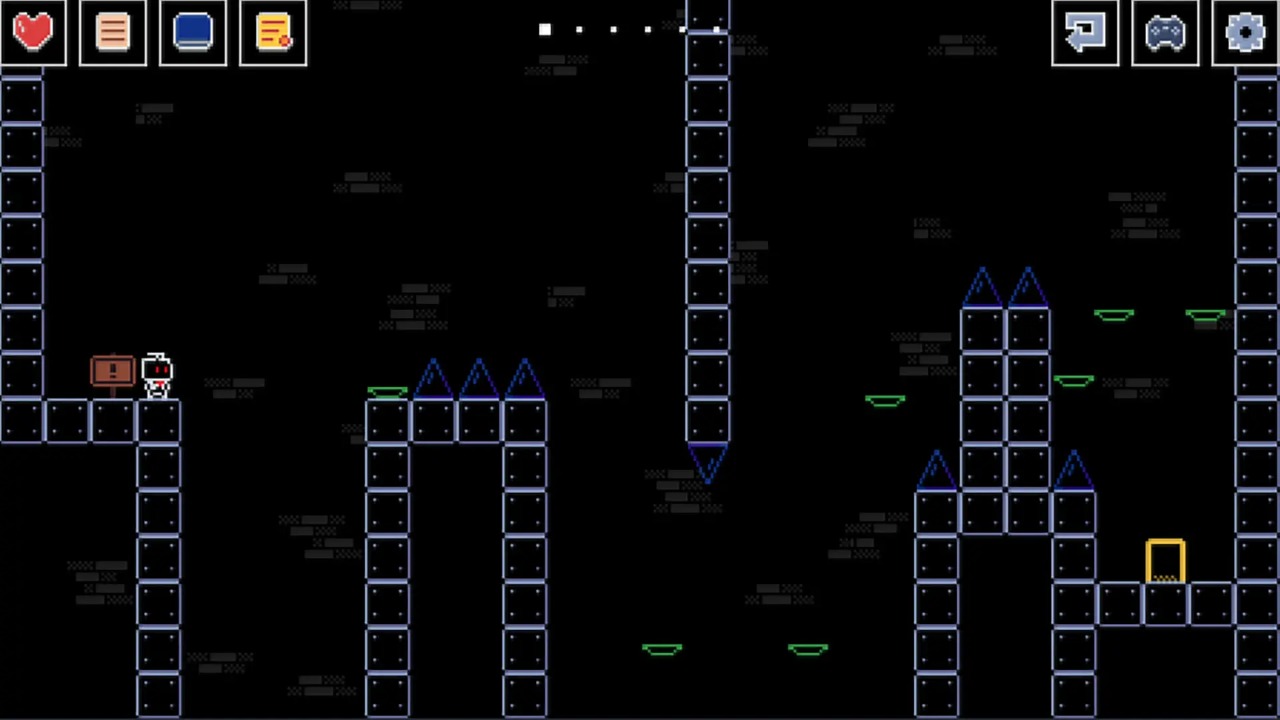Click the red heart icon button
Image resolution: width=1280 pixels, height=720 pixels.
click(x=33, y=32)
